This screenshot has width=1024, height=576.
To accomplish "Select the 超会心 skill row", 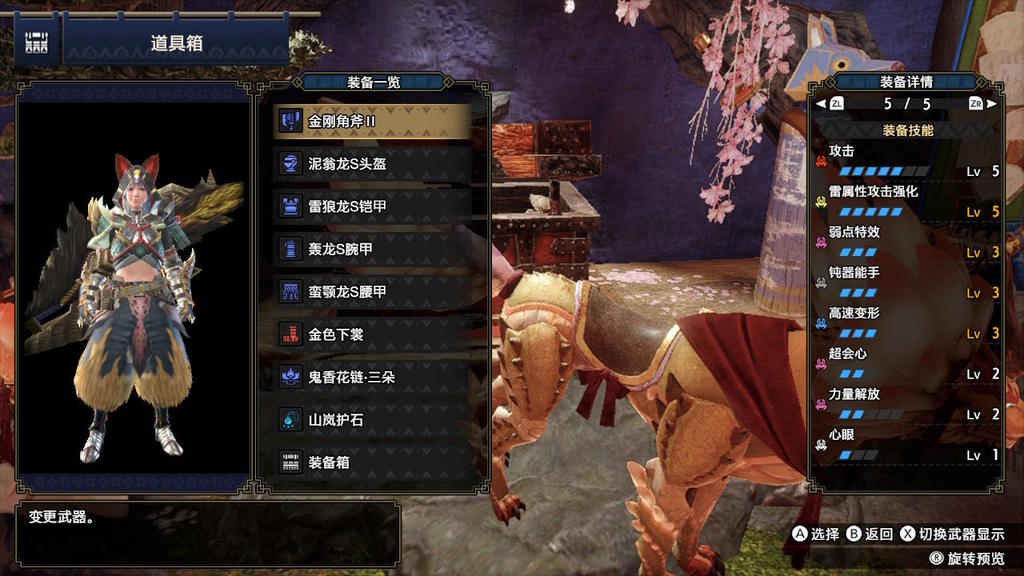I will [907, 364].
